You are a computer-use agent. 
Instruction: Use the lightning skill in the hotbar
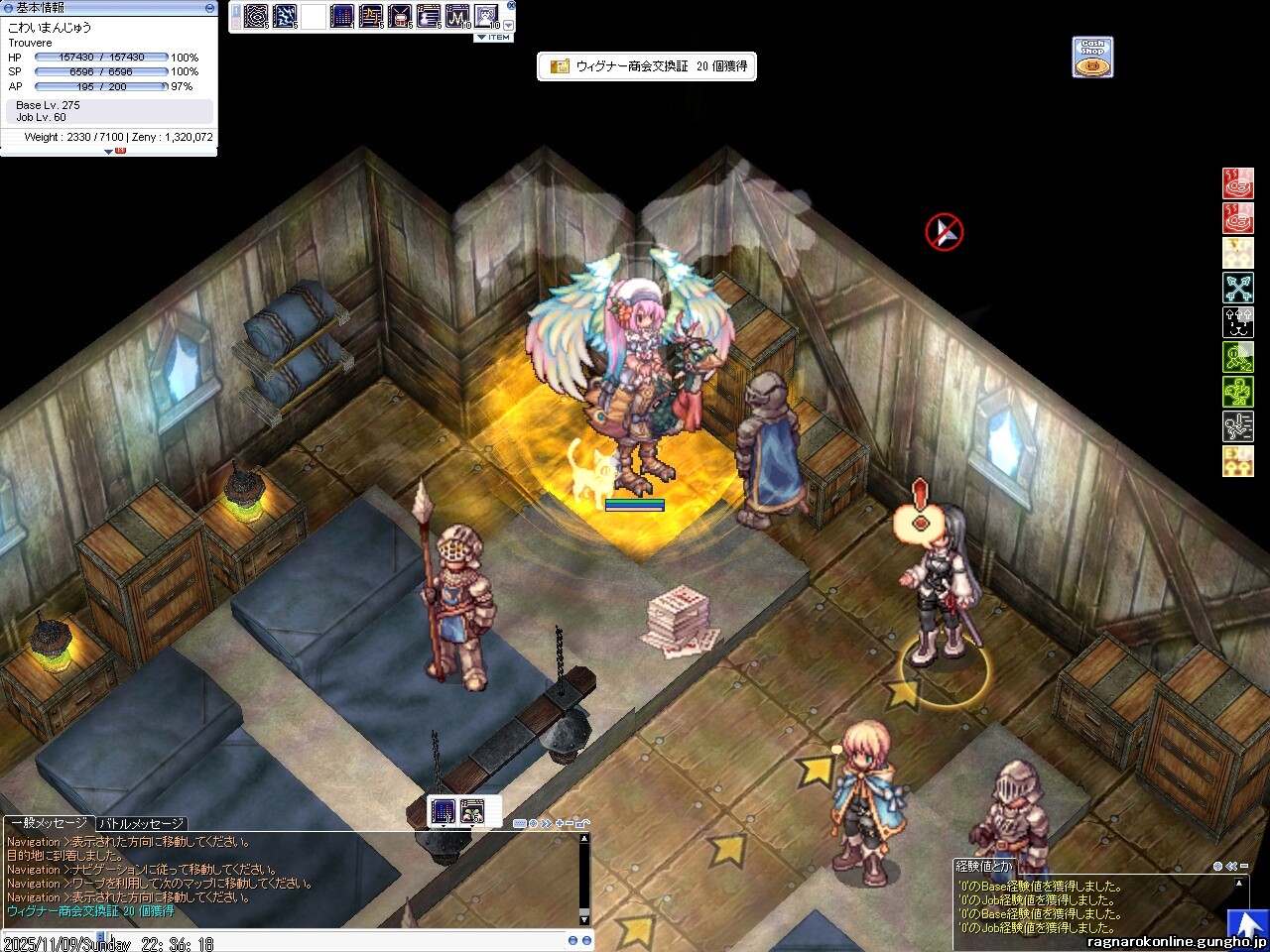tap(285, 17)
